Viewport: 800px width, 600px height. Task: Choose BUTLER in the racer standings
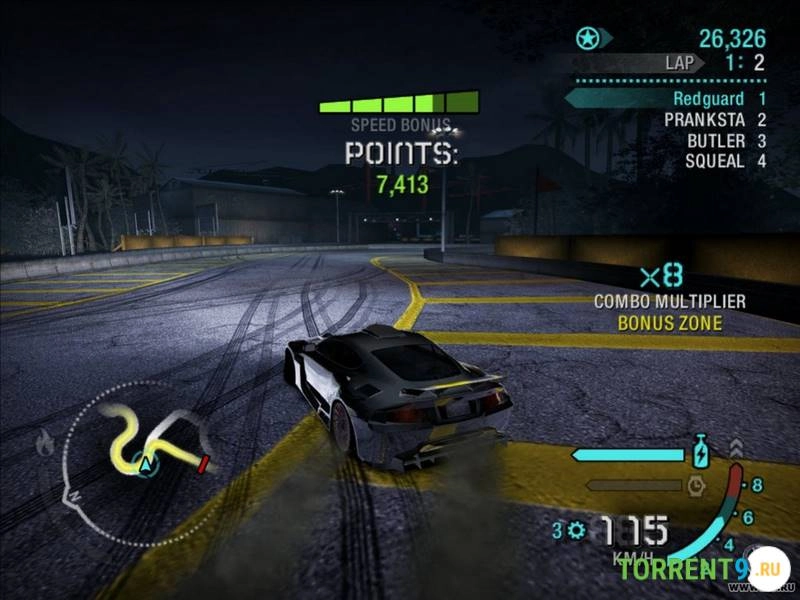pyautogui.click(x=715, y=141)
